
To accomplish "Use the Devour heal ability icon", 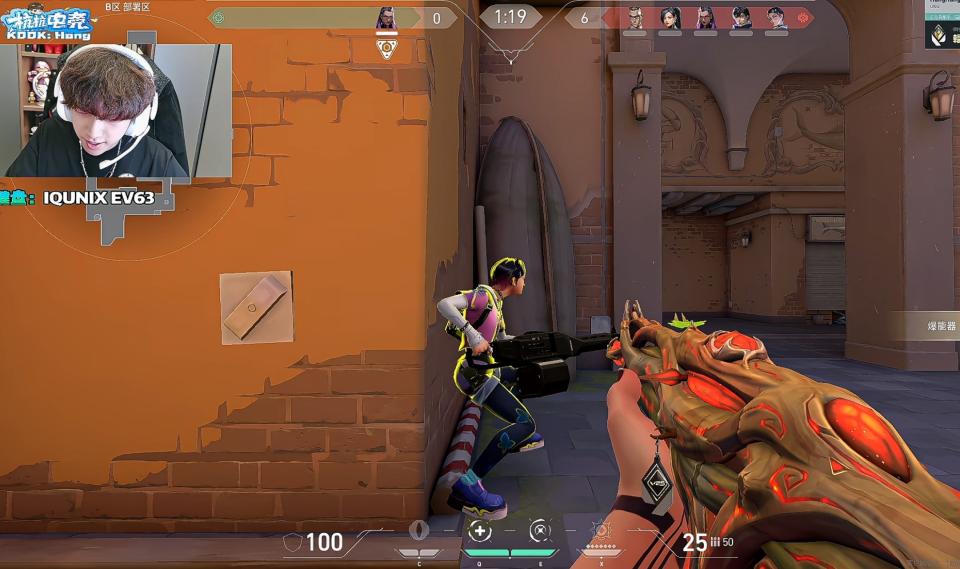I will pos(480,531).
